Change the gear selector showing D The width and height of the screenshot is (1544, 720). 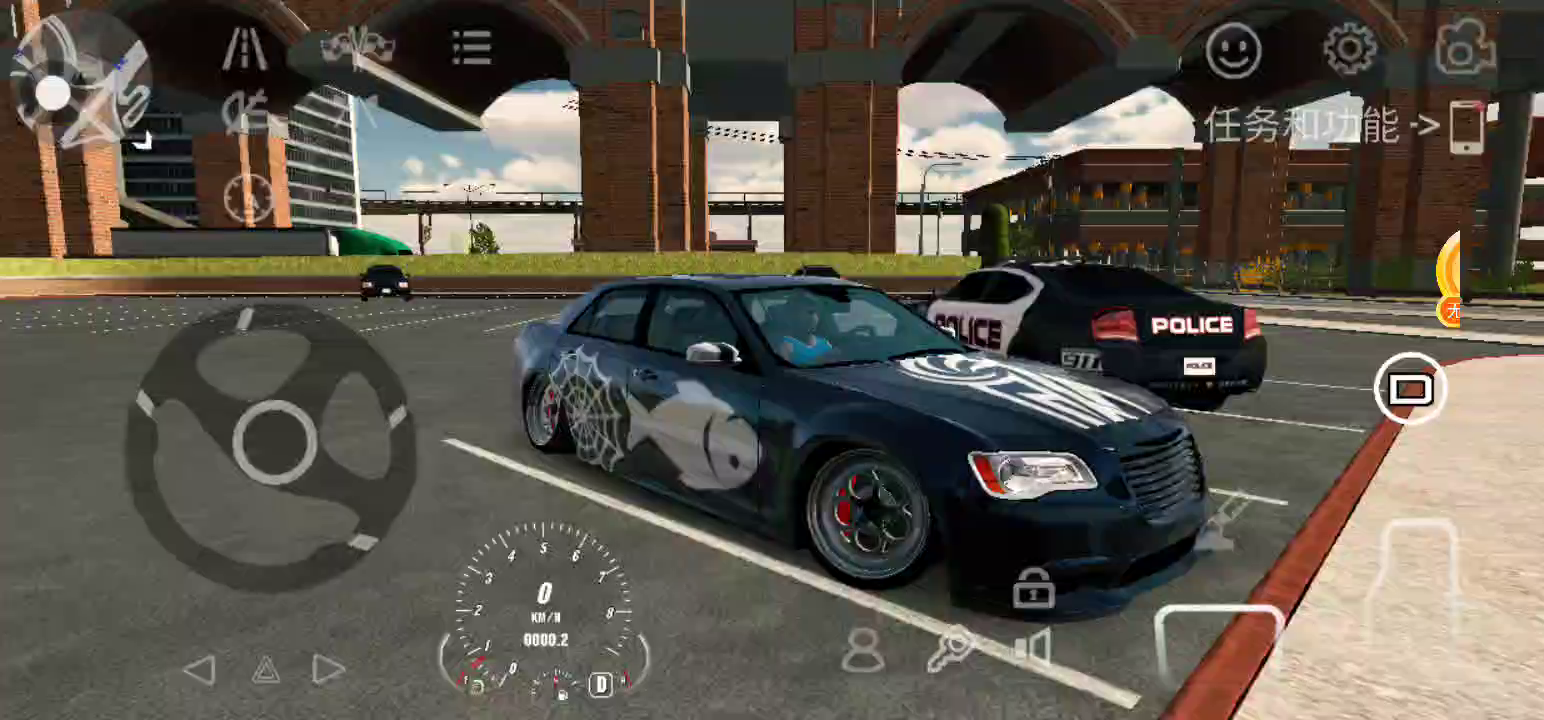[600, 684]
